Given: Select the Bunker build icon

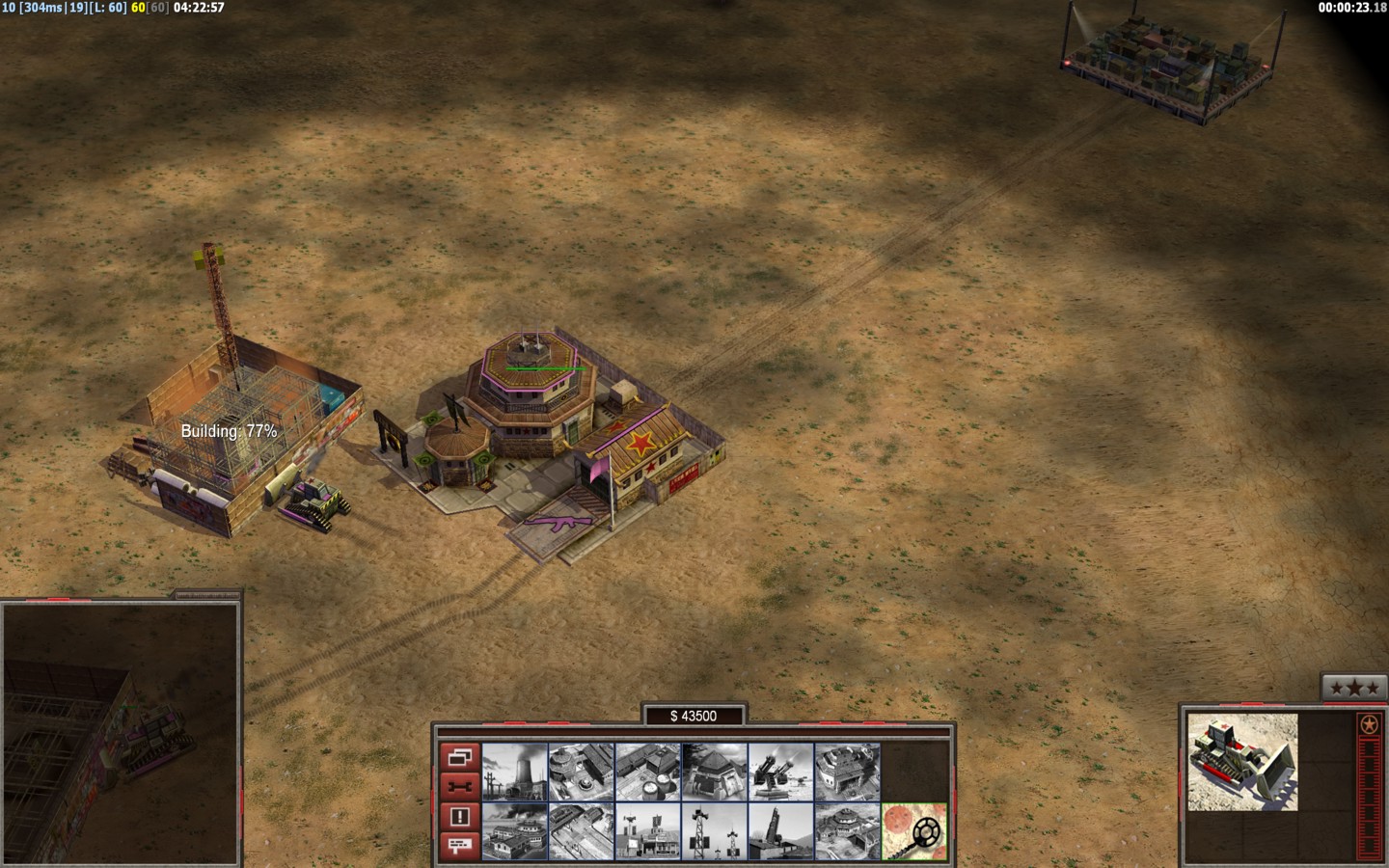Looking at the screenshot, I should coord(715,771).
